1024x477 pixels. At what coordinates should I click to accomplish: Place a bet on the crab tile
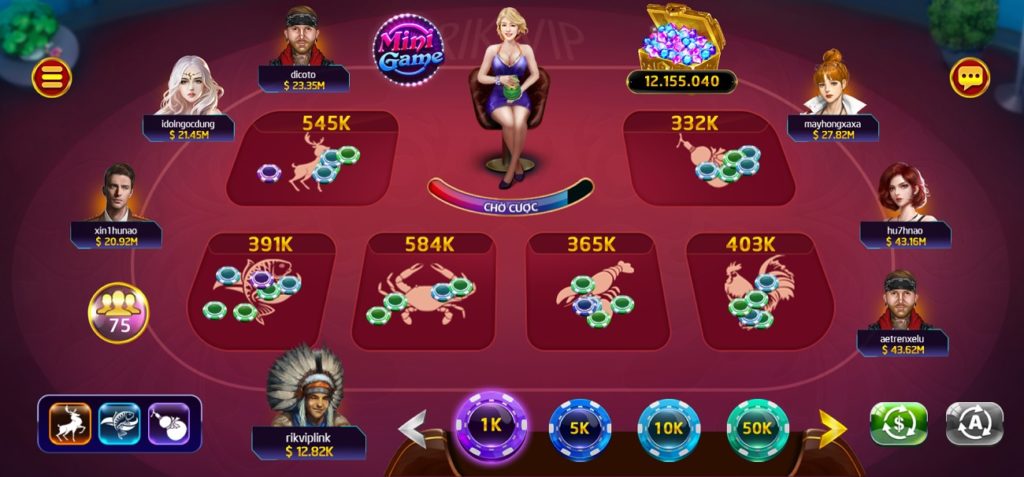pyautogui.click(x=424, y=290)
